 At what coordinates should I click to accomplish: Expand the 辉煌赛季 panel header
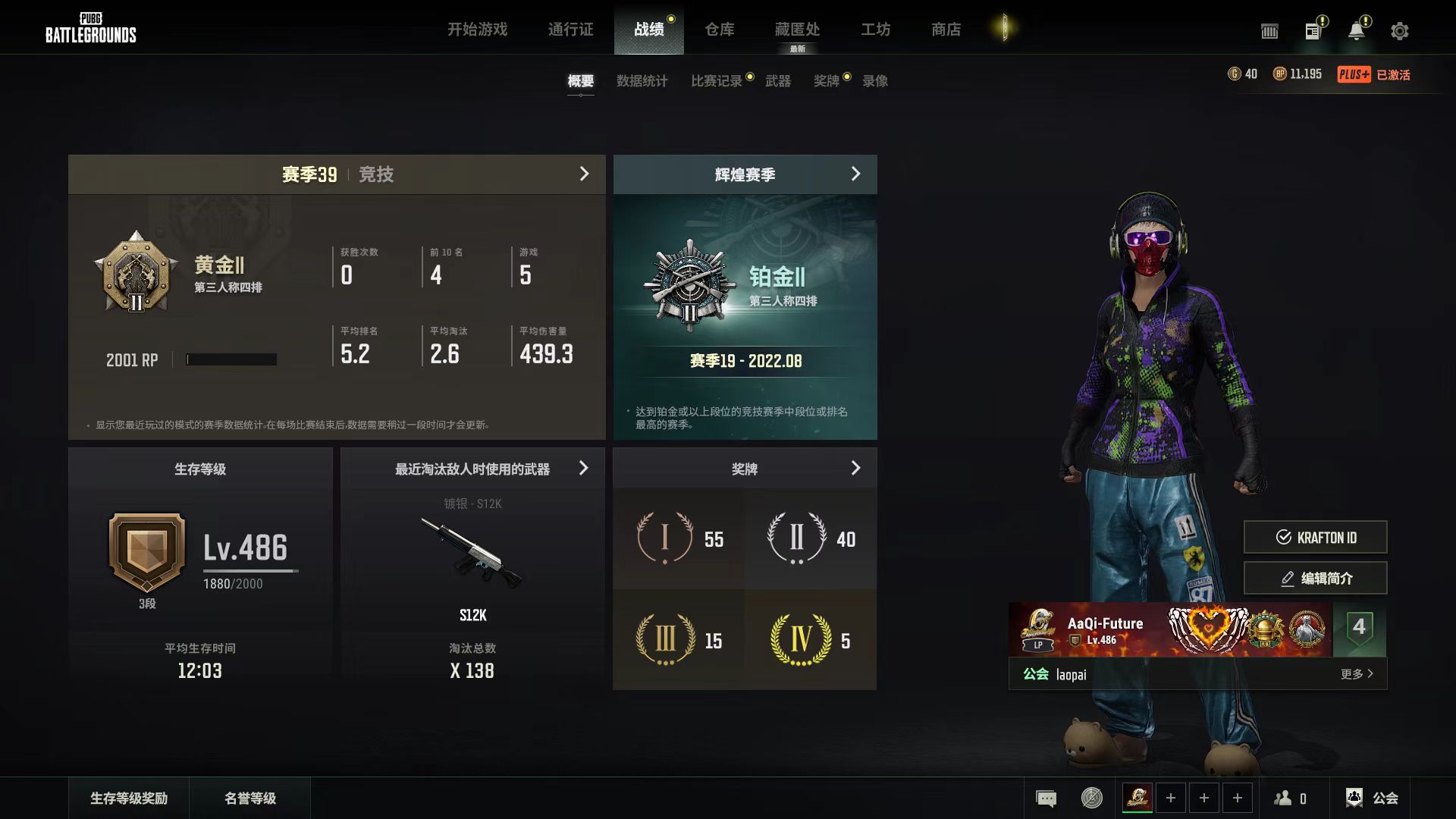coord(745,174)
